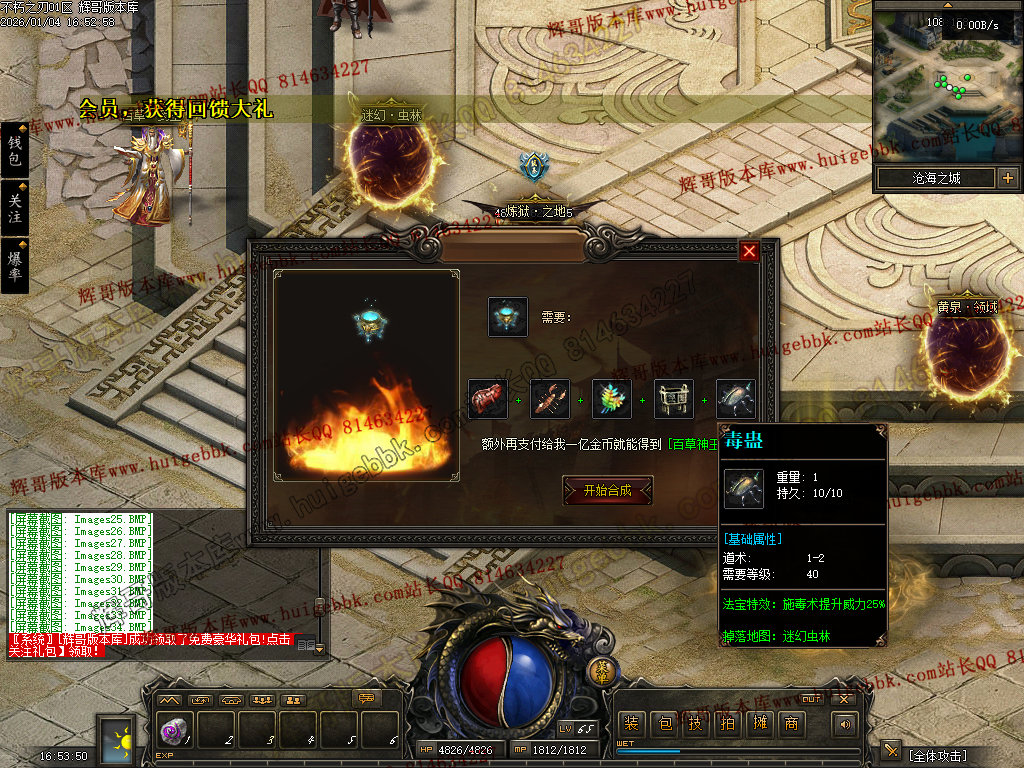The height and width of the screenshot is (768, 1024).
Task: Open the skills panel with 技 button
Action: click(x=695, y=724)
